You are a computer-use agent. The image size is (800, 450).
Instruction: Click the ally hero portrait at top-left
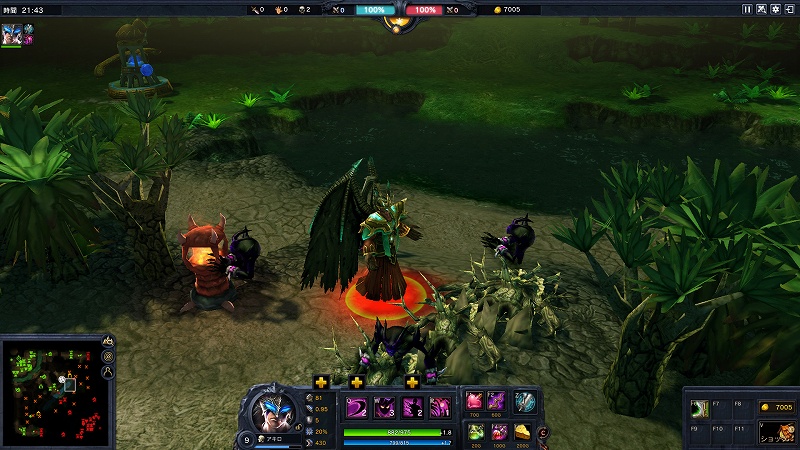click(x=10, y=32)
